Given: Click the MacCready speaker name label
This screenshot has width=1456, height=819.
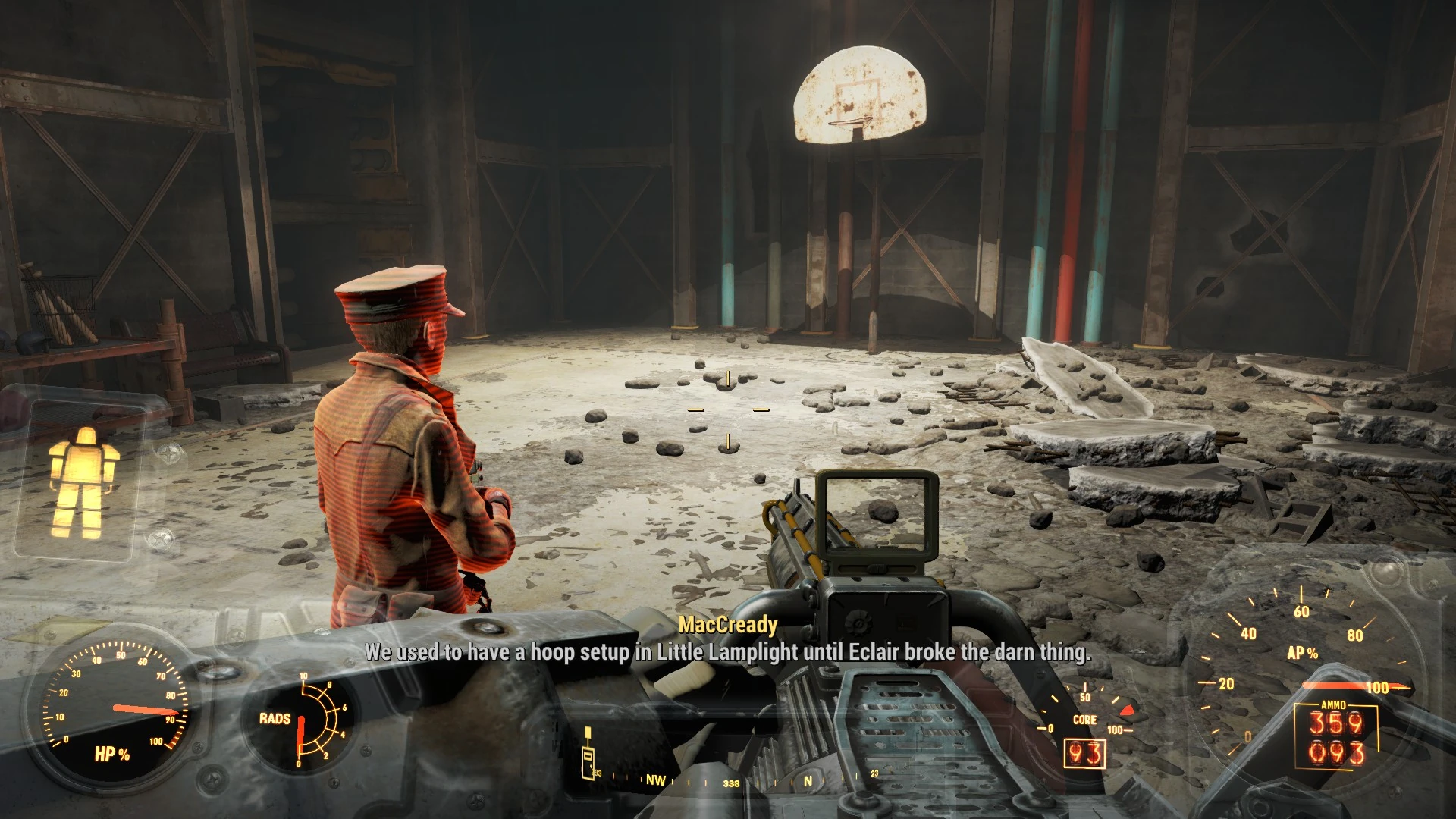Looking at the screenshot, I should (729, 624).
